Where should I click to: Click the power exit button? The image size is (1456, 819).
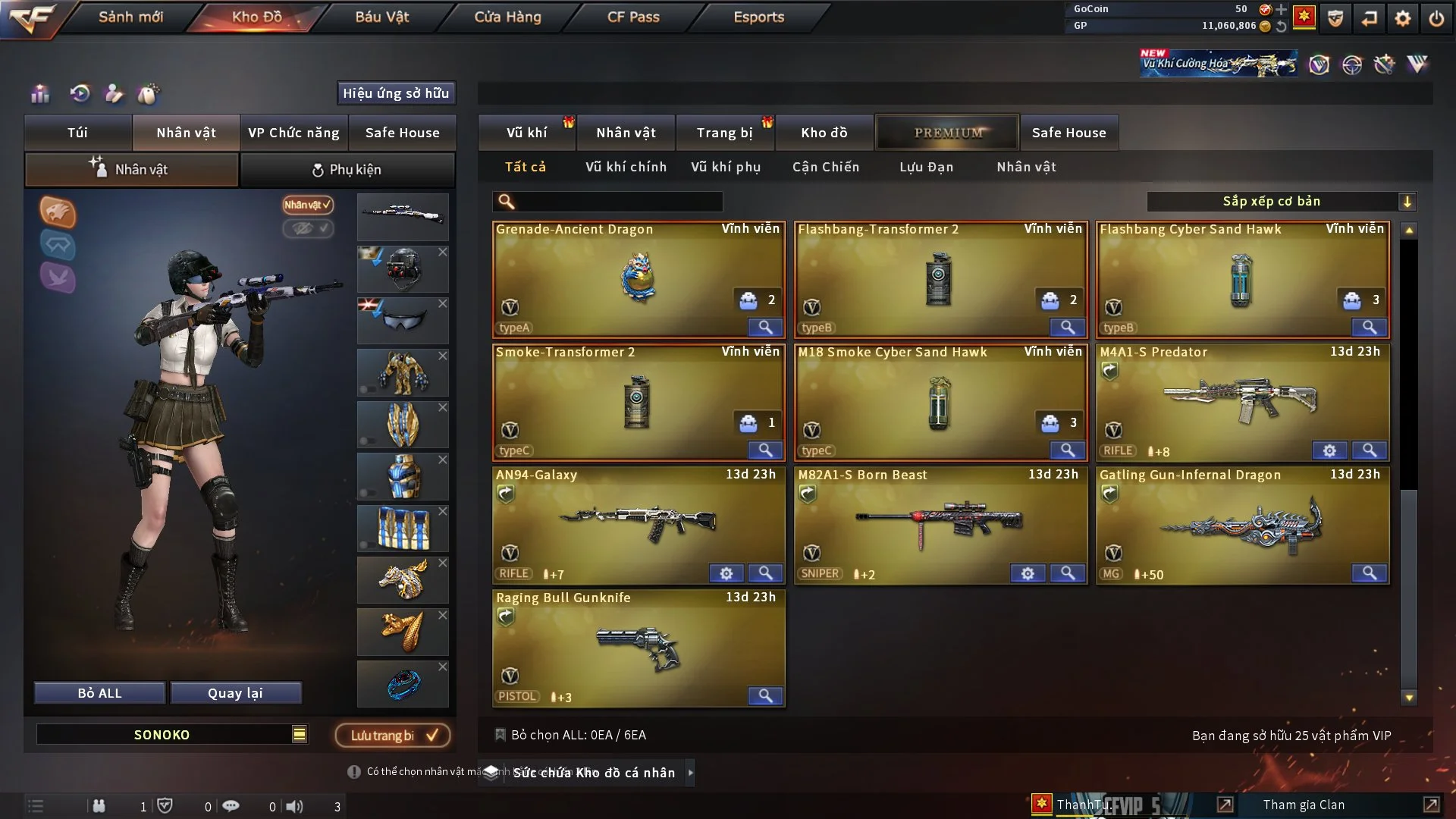tap(1436, 18)
